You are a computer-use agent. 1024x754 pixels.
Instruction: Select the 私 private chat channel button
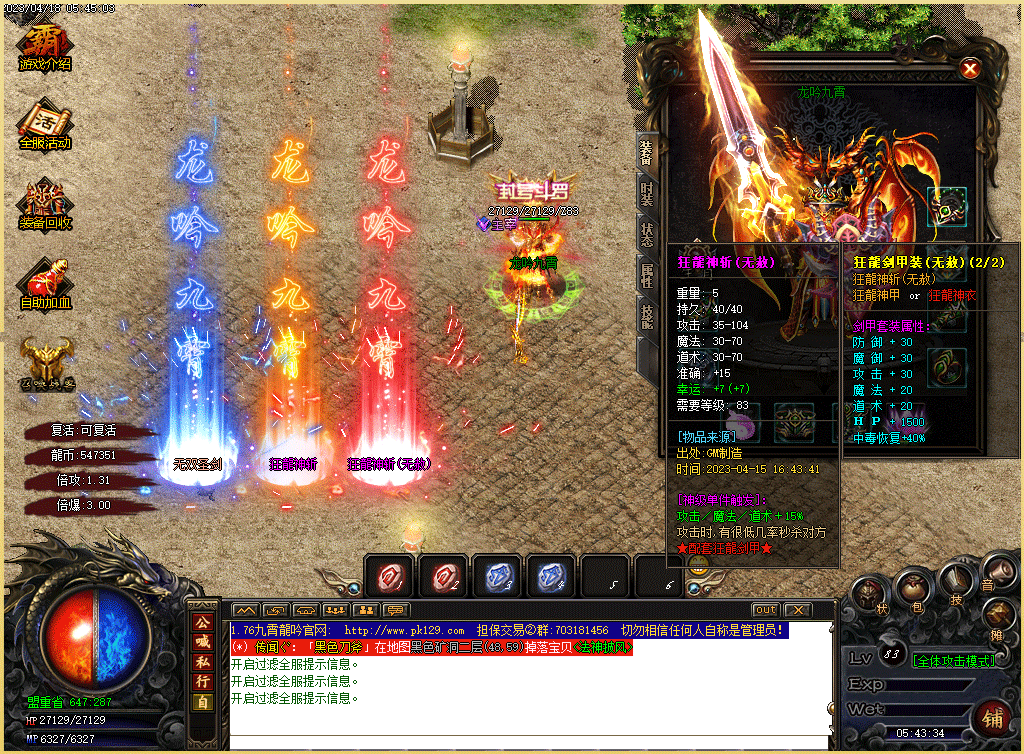[202, 660]
